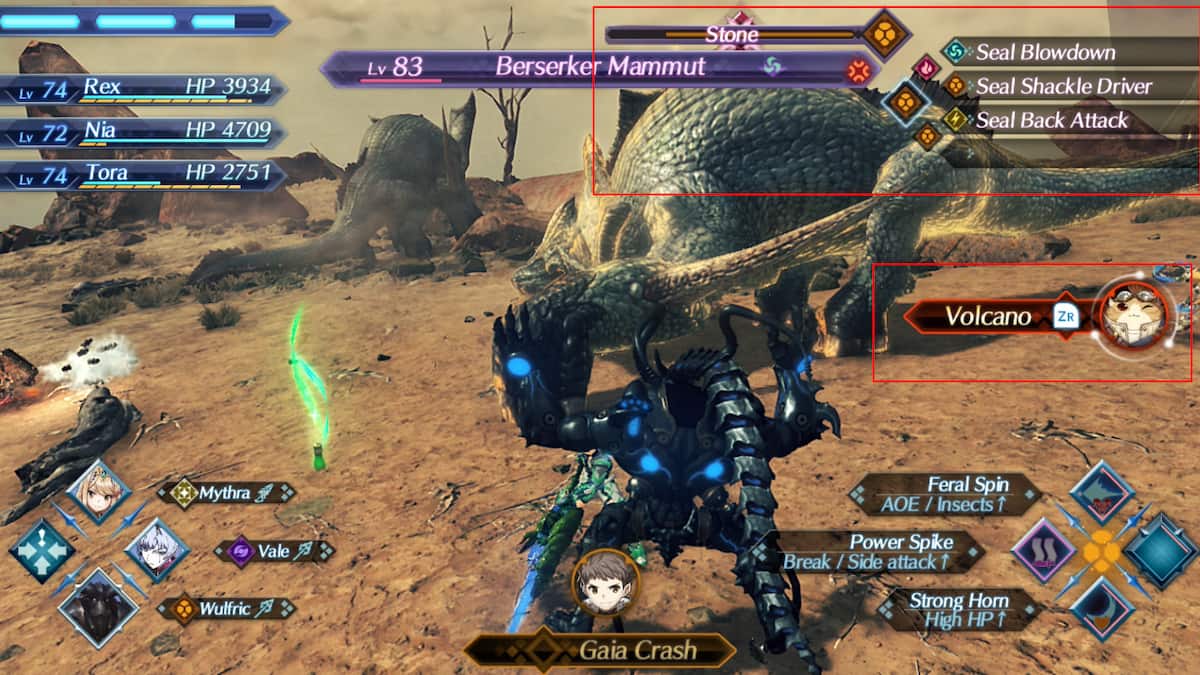Activate the Gaia Crash special
Image resolution: width=1200 pixels, height=675 pixels.
tap(600, 651)
